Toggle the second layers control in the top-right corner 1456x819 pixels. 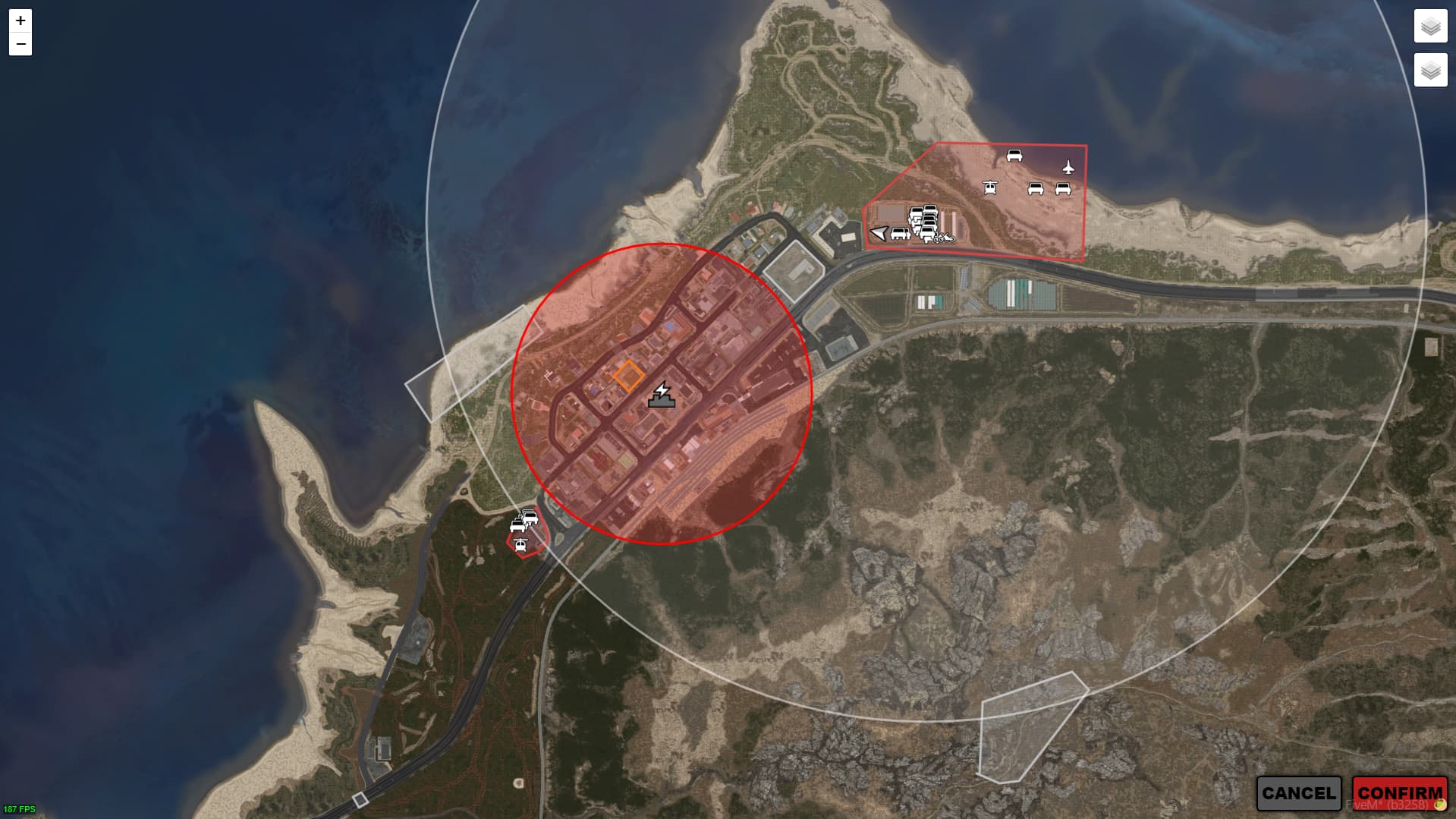pyautogui.click(x=1429, y=70)
